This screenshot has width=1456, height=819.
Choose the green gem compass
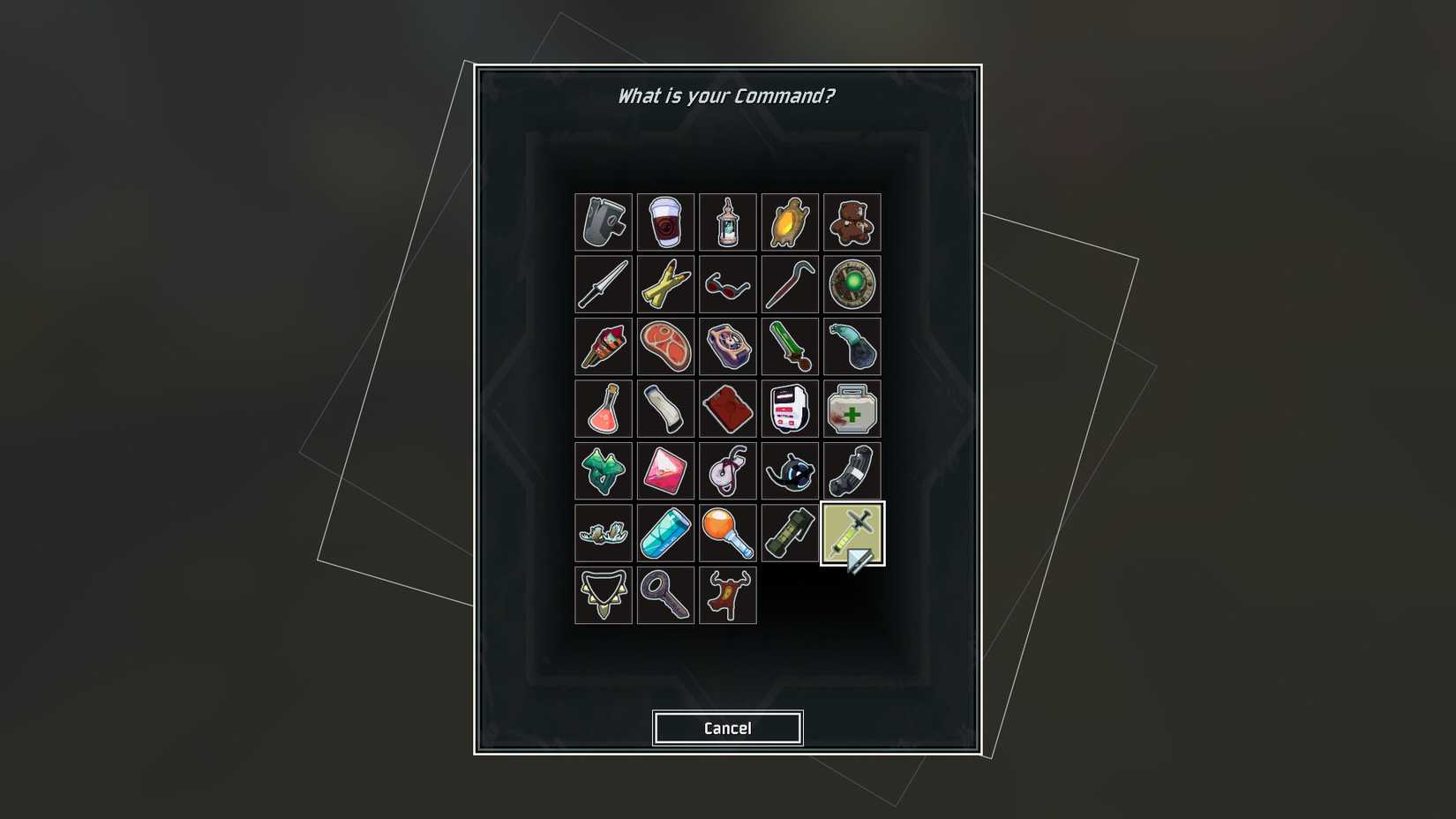(852, 283)
